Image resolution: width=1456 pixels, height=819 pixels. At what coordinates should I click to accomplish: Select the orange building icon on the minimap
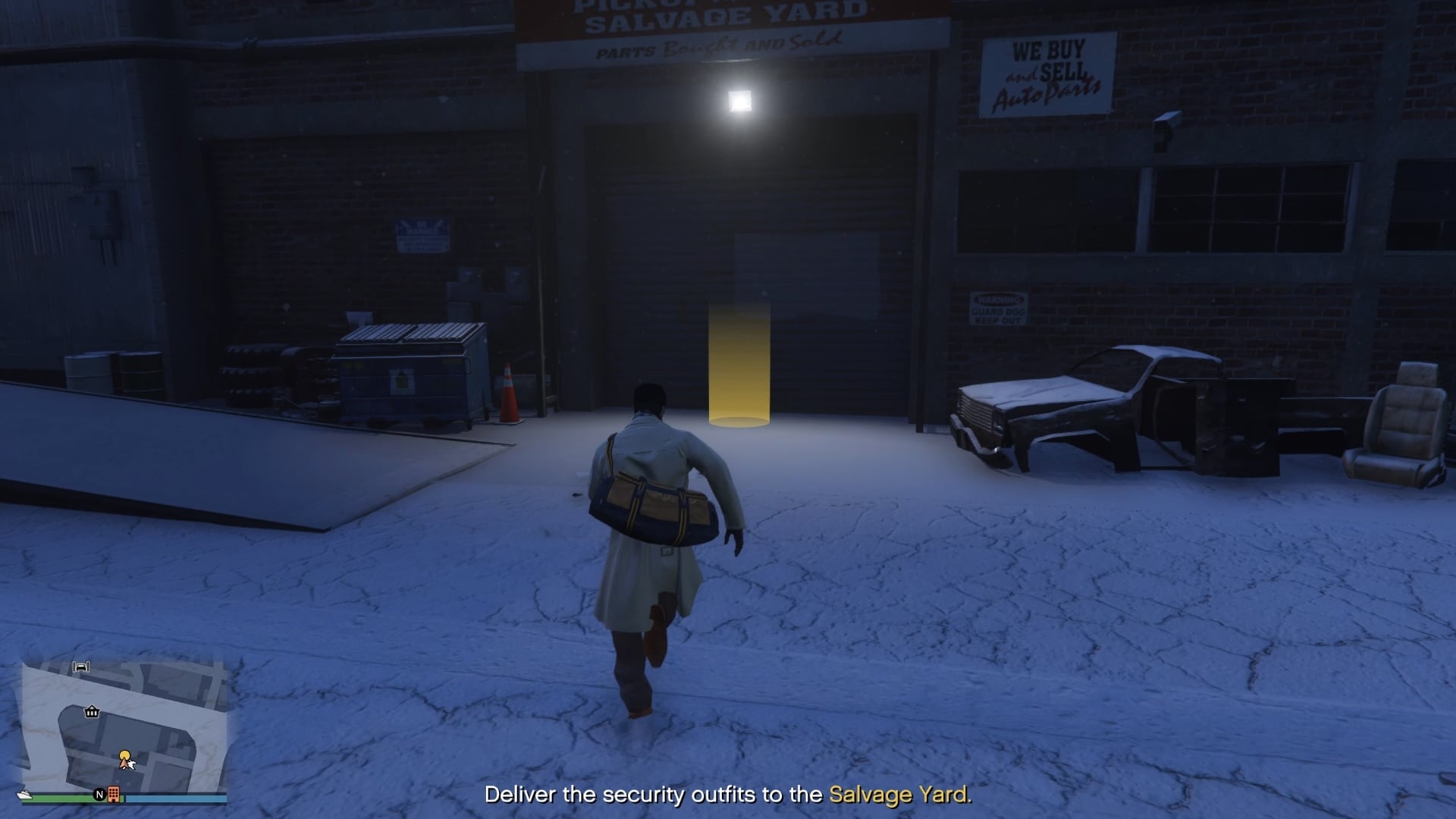(x=114, y=795)
